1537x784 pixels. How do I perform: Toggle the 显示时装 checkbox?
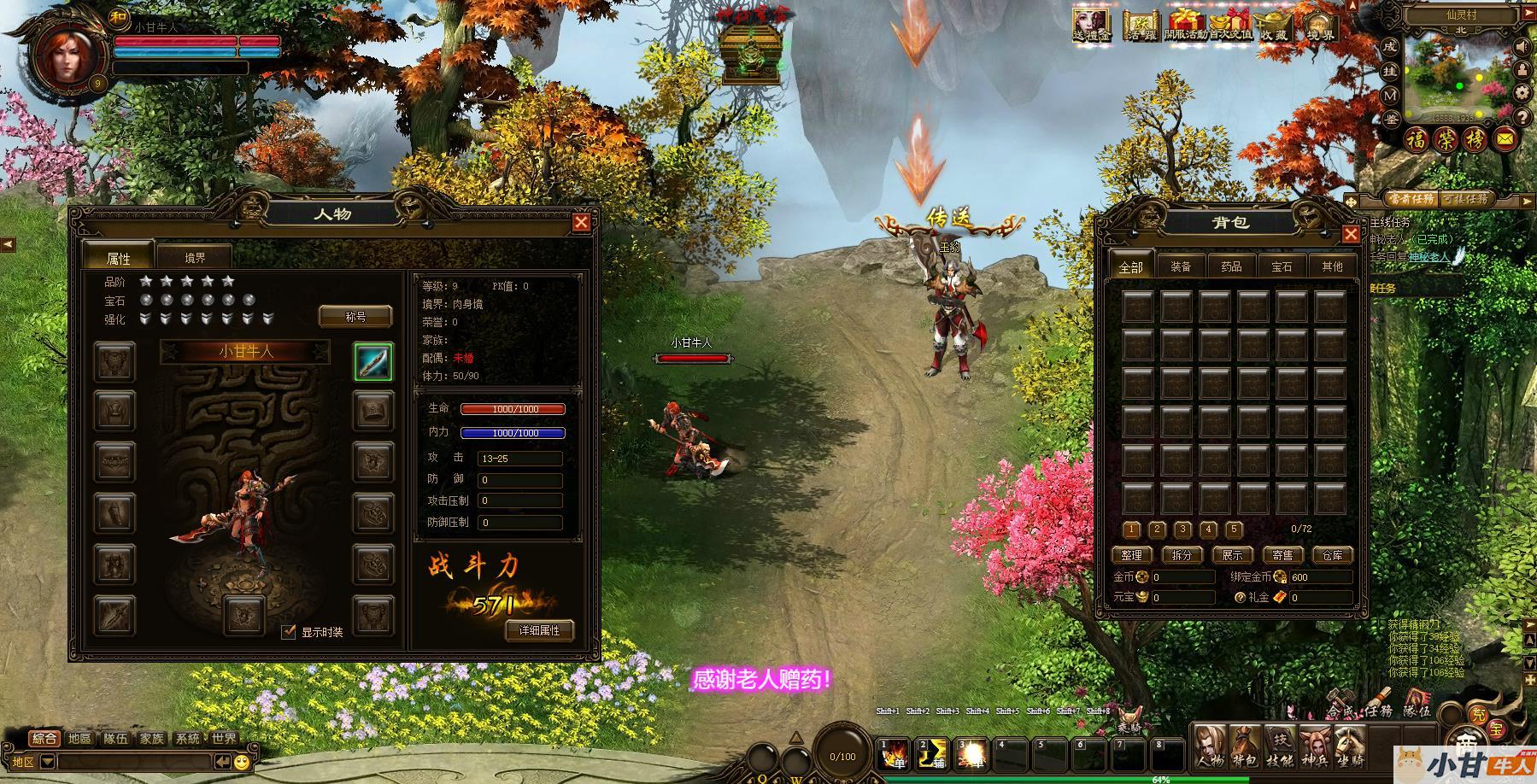[x=289, y=632]
